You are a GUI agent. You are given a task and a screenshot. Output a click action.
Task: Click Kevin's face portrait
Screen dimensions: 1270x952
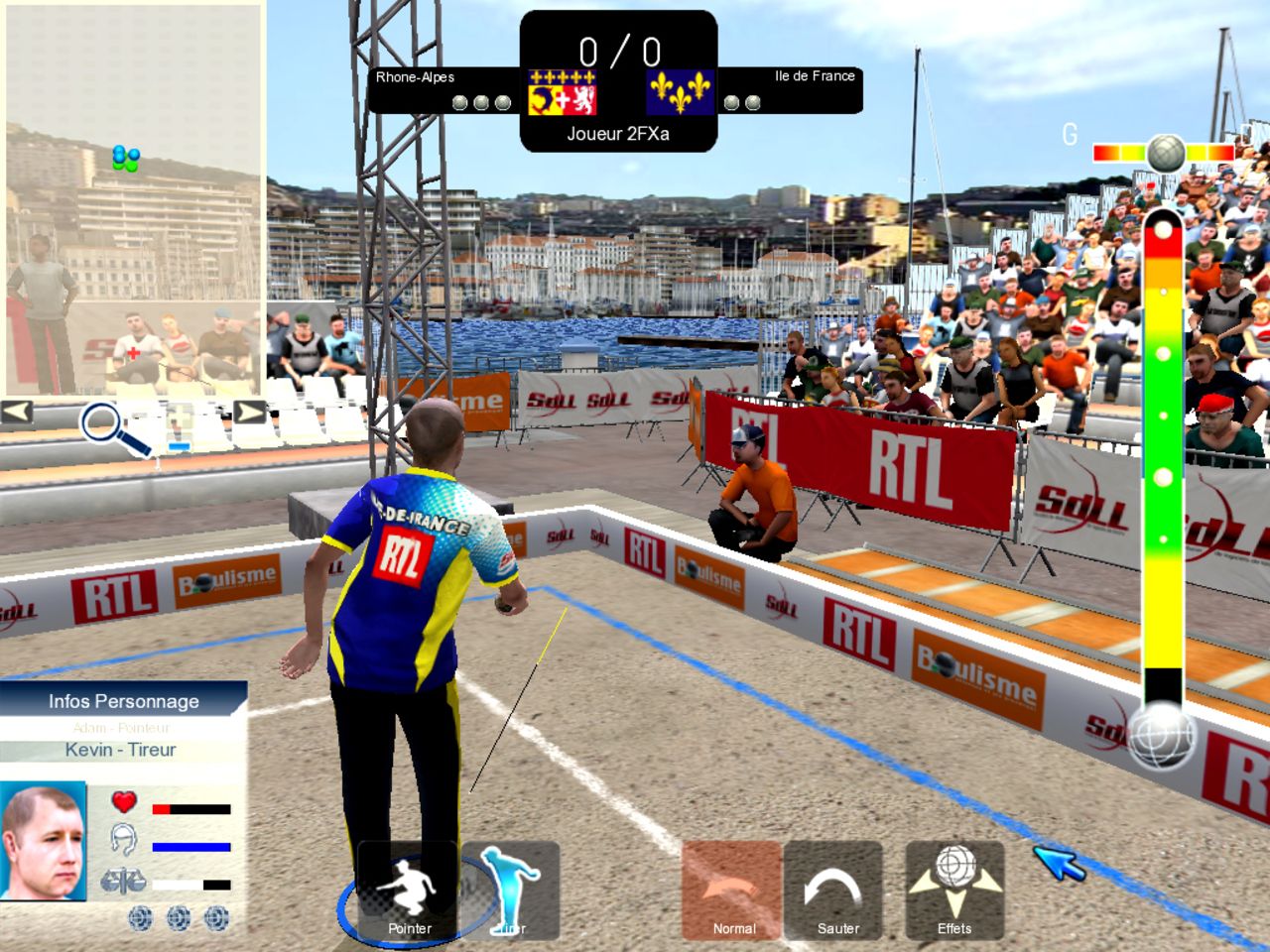43,842
